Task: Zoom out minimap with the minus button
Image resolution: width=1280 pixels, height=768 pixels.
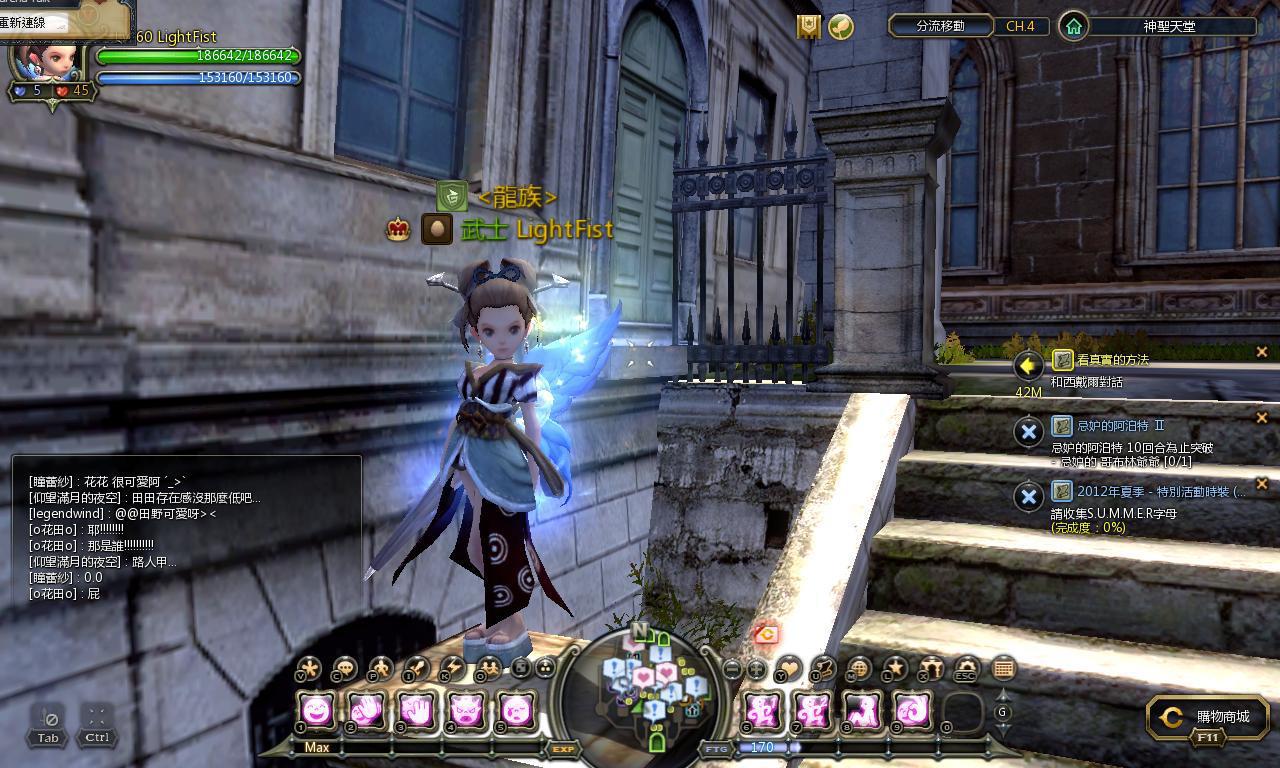Action: coord(732,669)
